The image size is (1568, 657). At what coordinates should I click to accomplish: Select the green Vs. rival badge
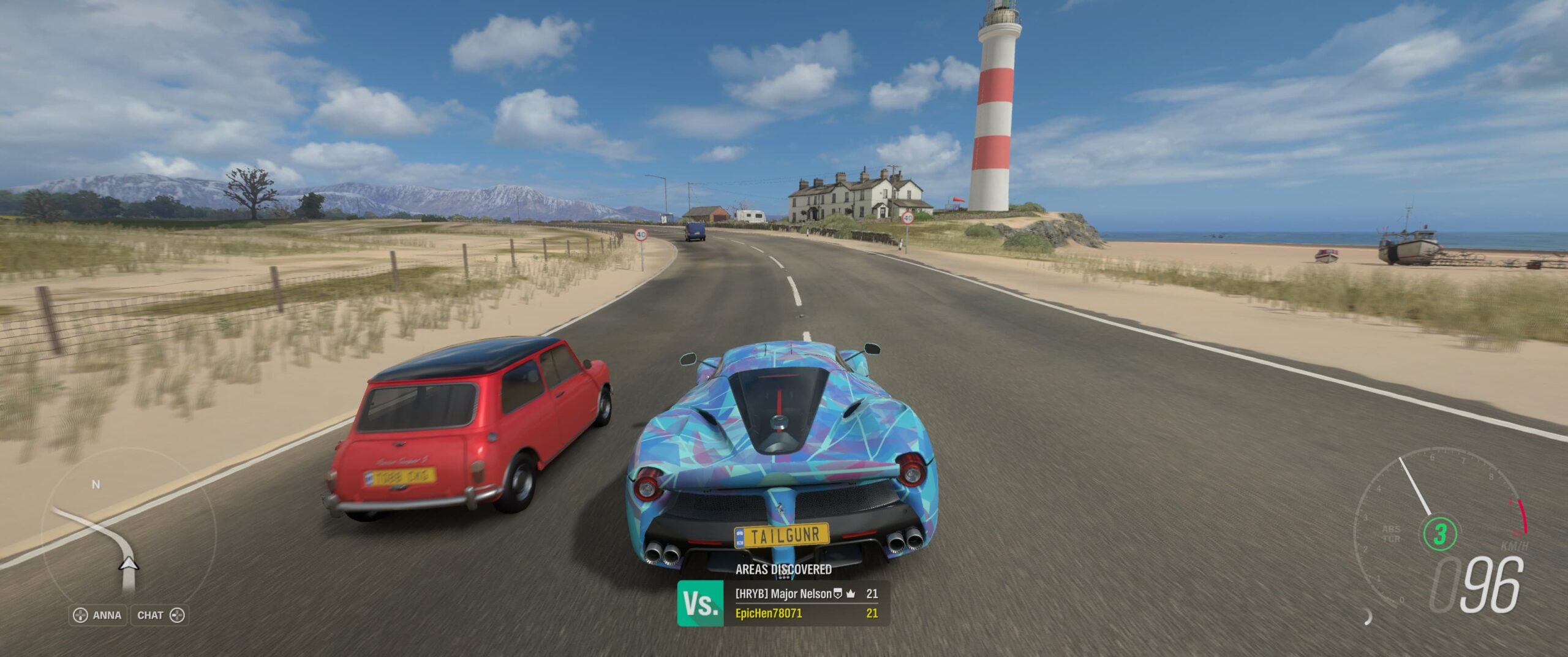pos(700,604)
